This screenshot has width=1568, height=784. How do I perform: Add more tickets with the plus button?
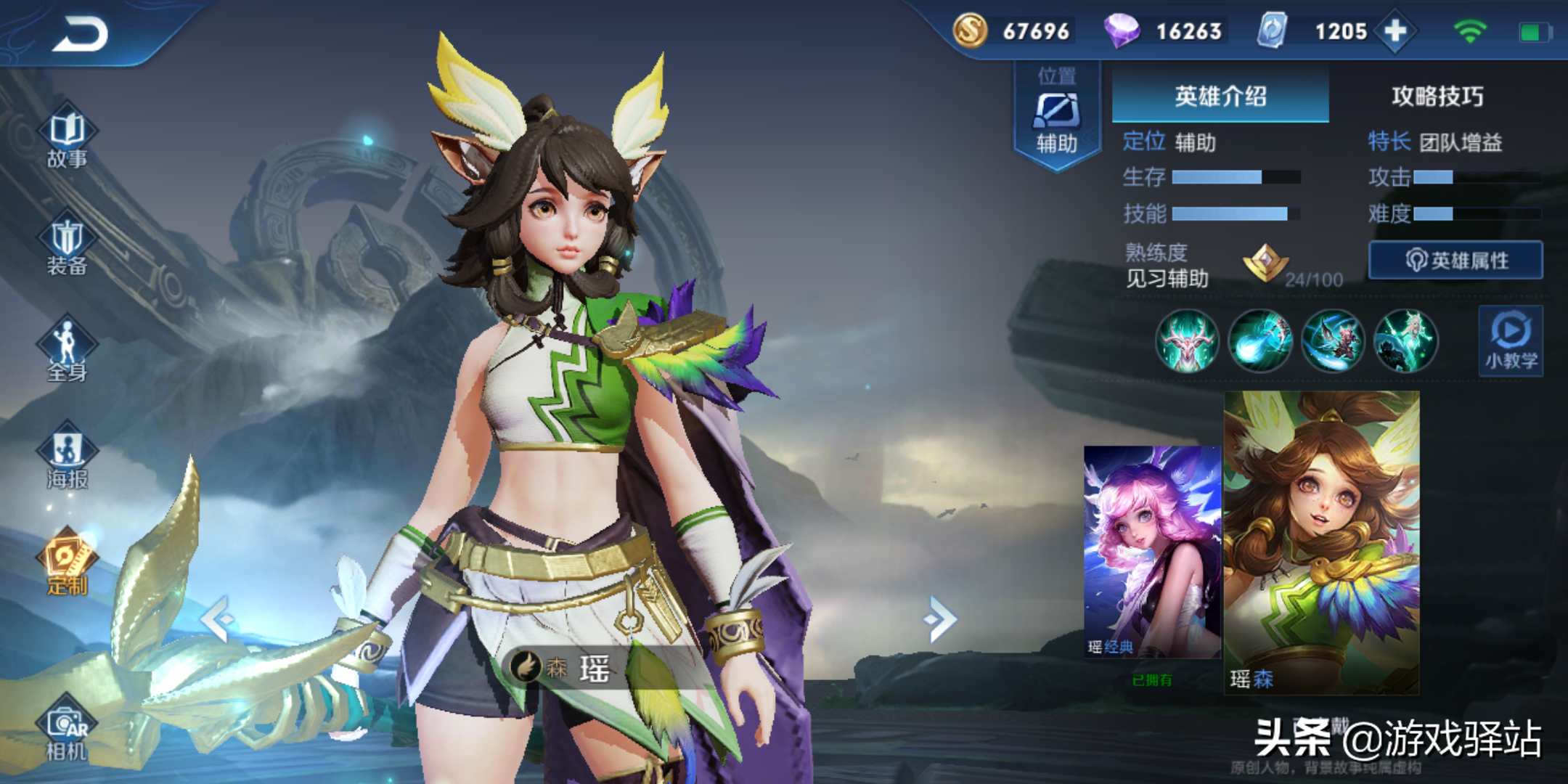tap(1395, 31)
